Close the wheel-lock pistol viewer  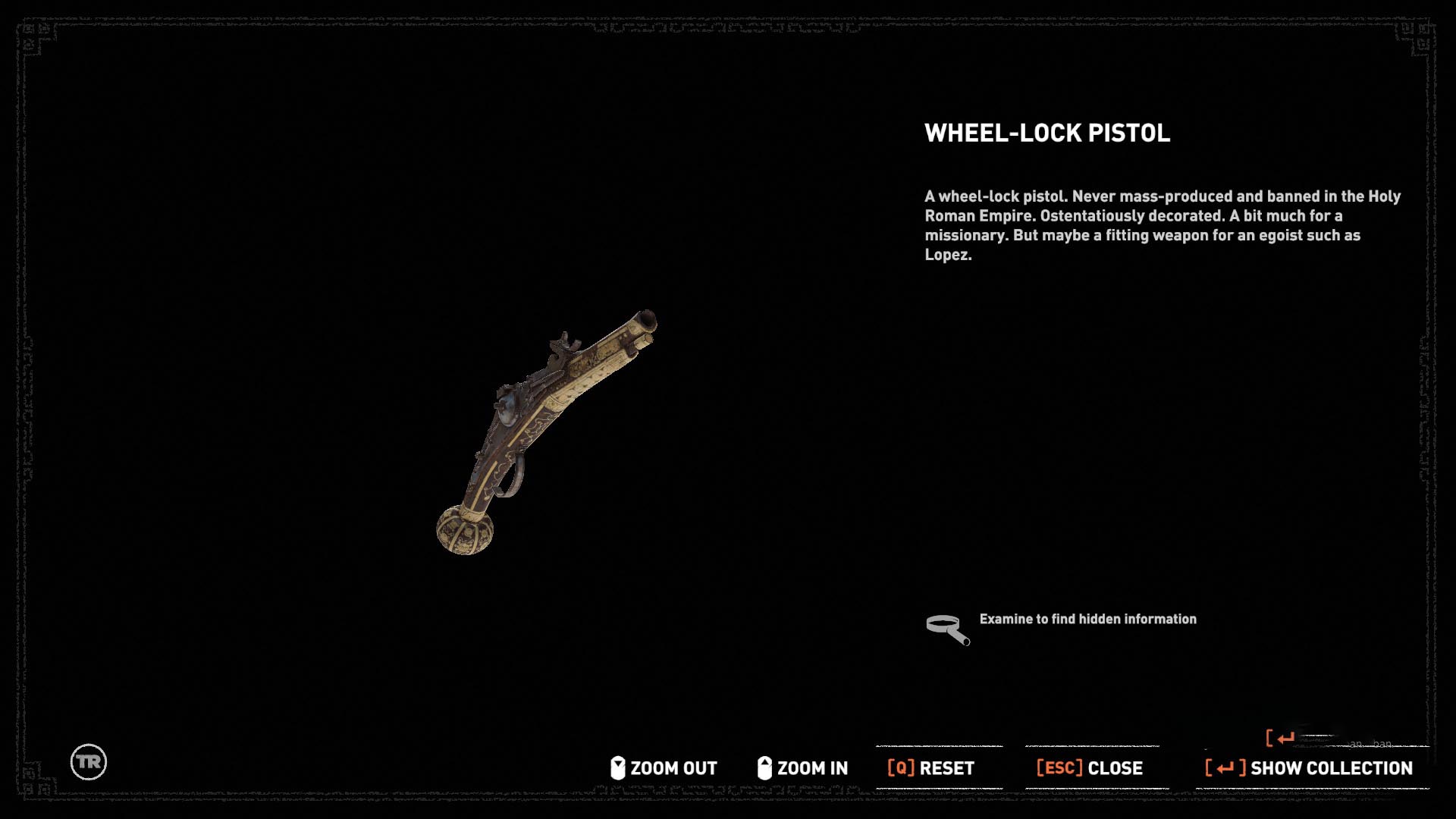(1090, 768)
